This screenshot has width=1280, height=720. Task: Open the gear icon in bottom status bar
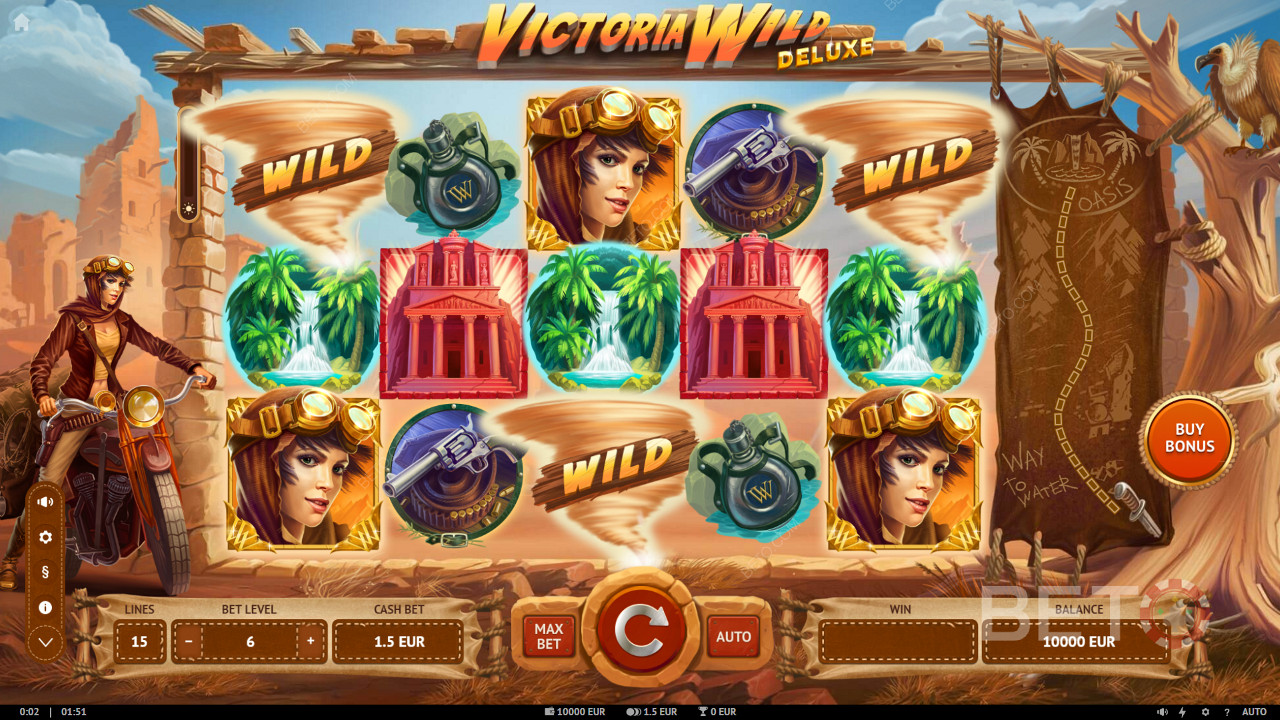pyautogui.click(x=1205, y=711)
